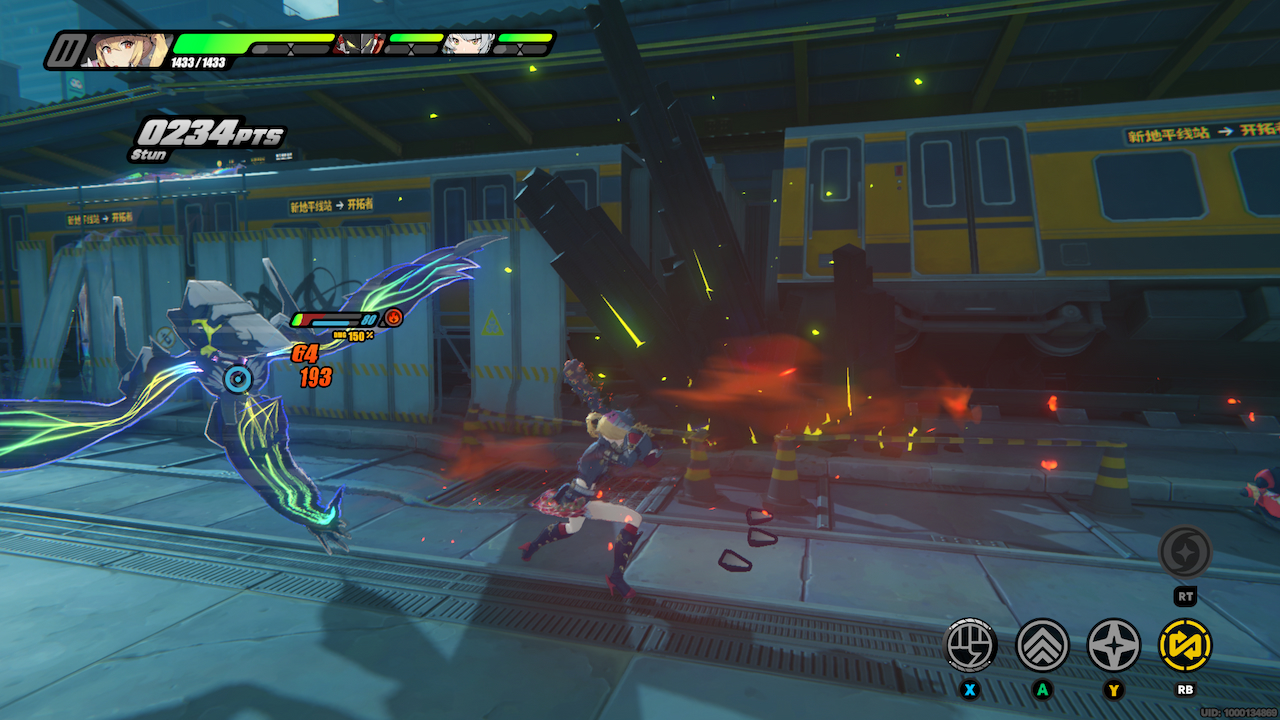Tap the yellow character swap icon
Image resolution: width=1280 pixels, height=720 pixels.
(1185, 645)
